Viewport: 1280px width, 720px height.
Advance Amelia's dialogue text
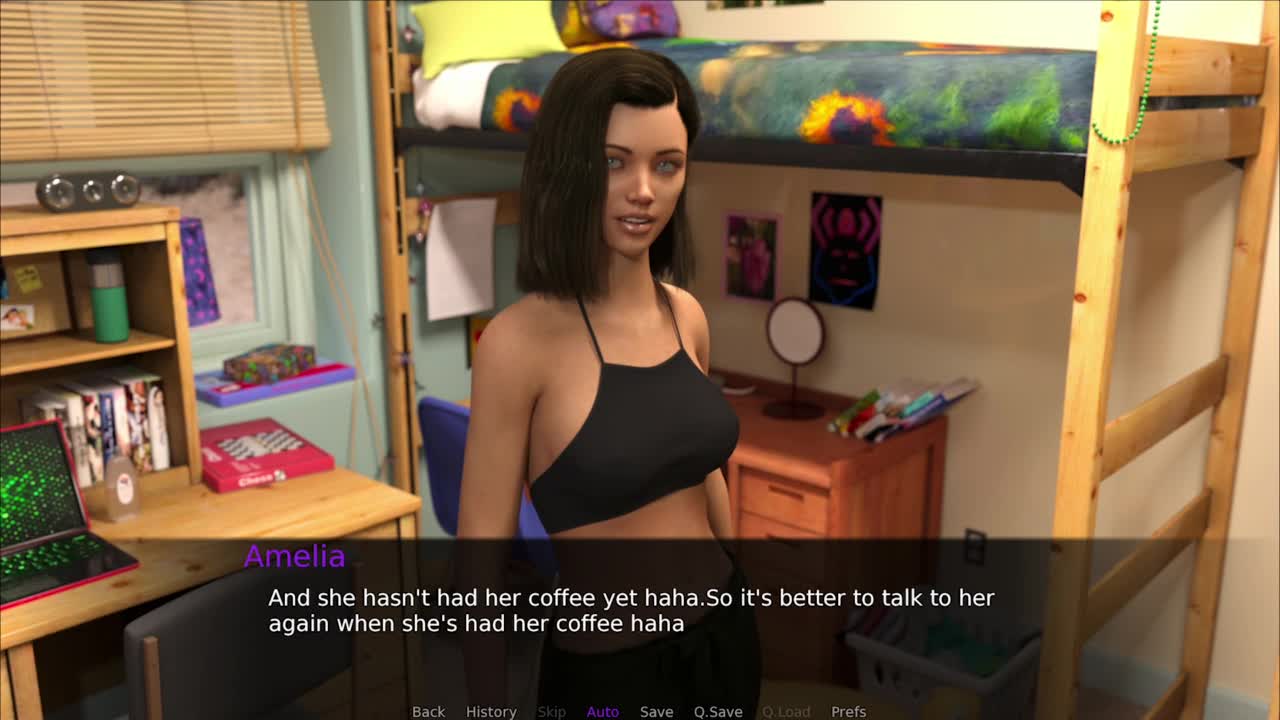(x=630, y=611)
